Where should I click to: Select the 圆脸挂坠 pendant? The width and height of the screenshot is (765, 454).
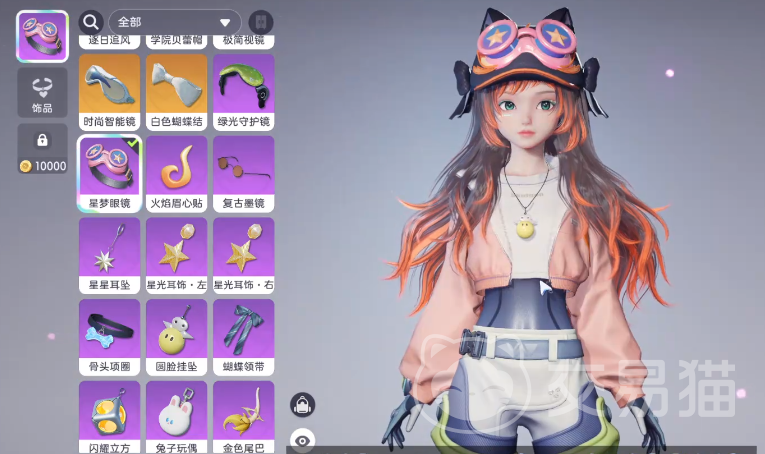pyautogui.click(x=176, y=332)
